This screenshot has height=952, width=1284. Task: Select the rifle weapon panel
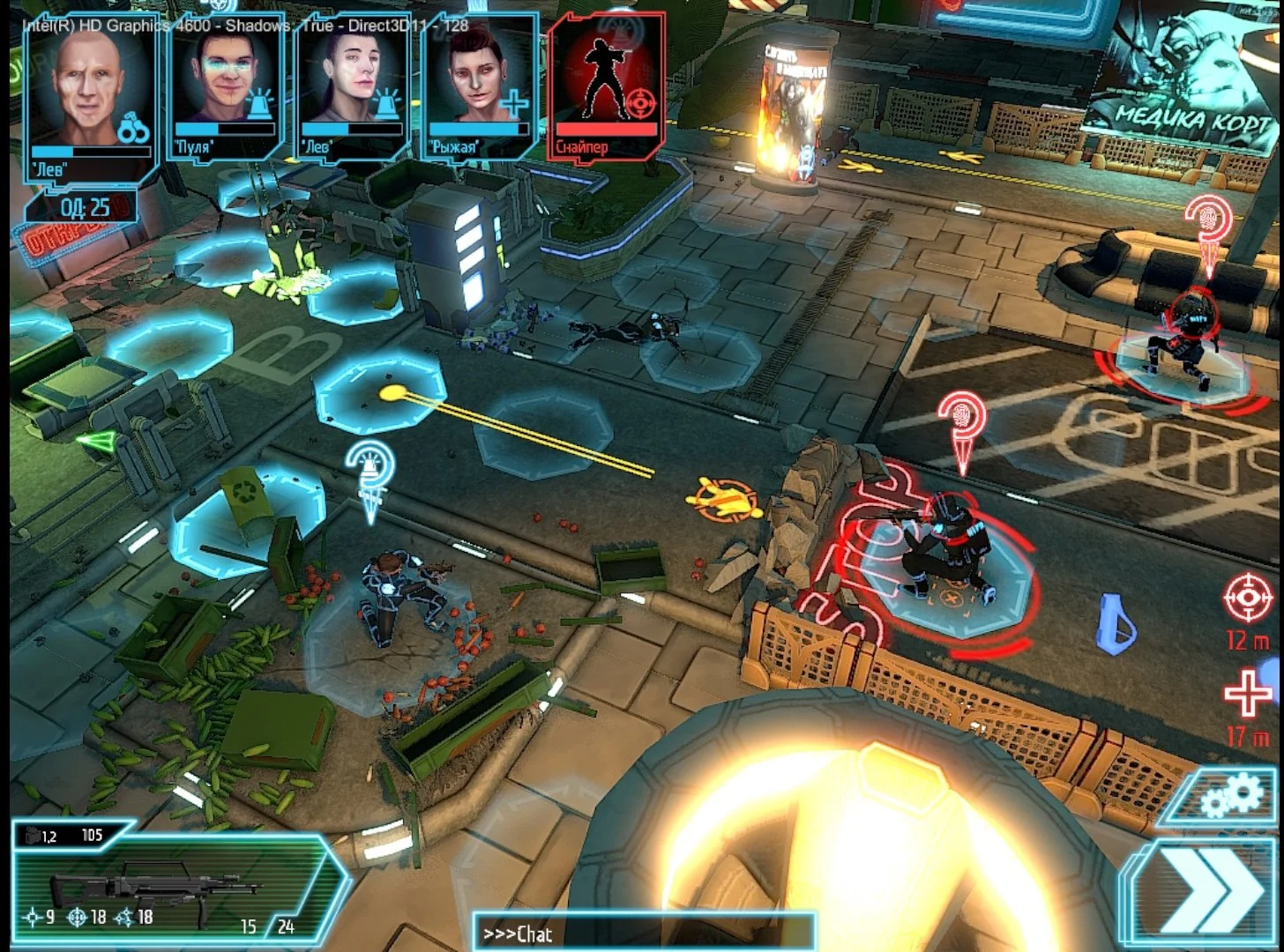168,881
